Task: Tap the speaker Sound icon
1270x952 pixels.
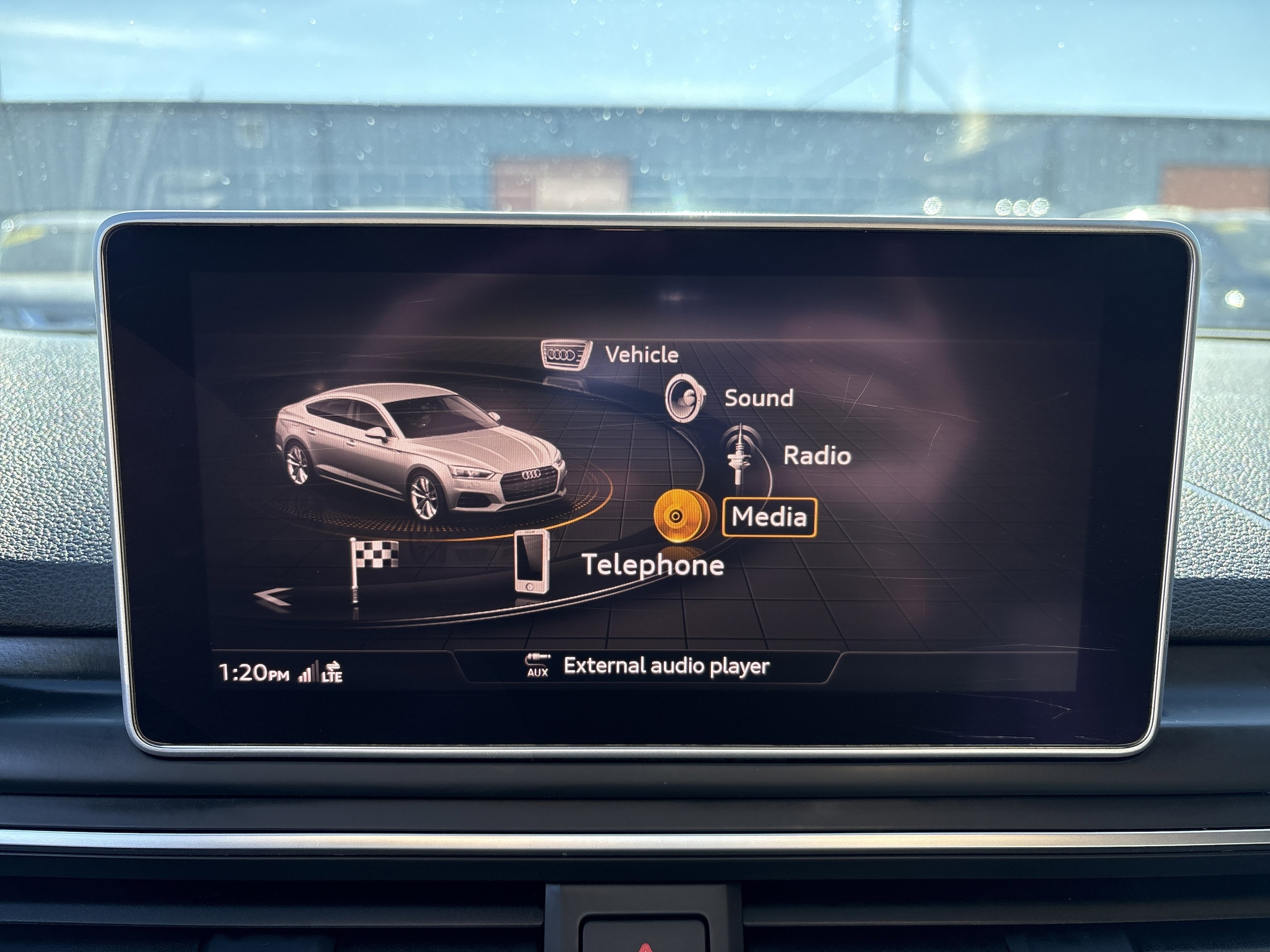Action: [685, 398]
